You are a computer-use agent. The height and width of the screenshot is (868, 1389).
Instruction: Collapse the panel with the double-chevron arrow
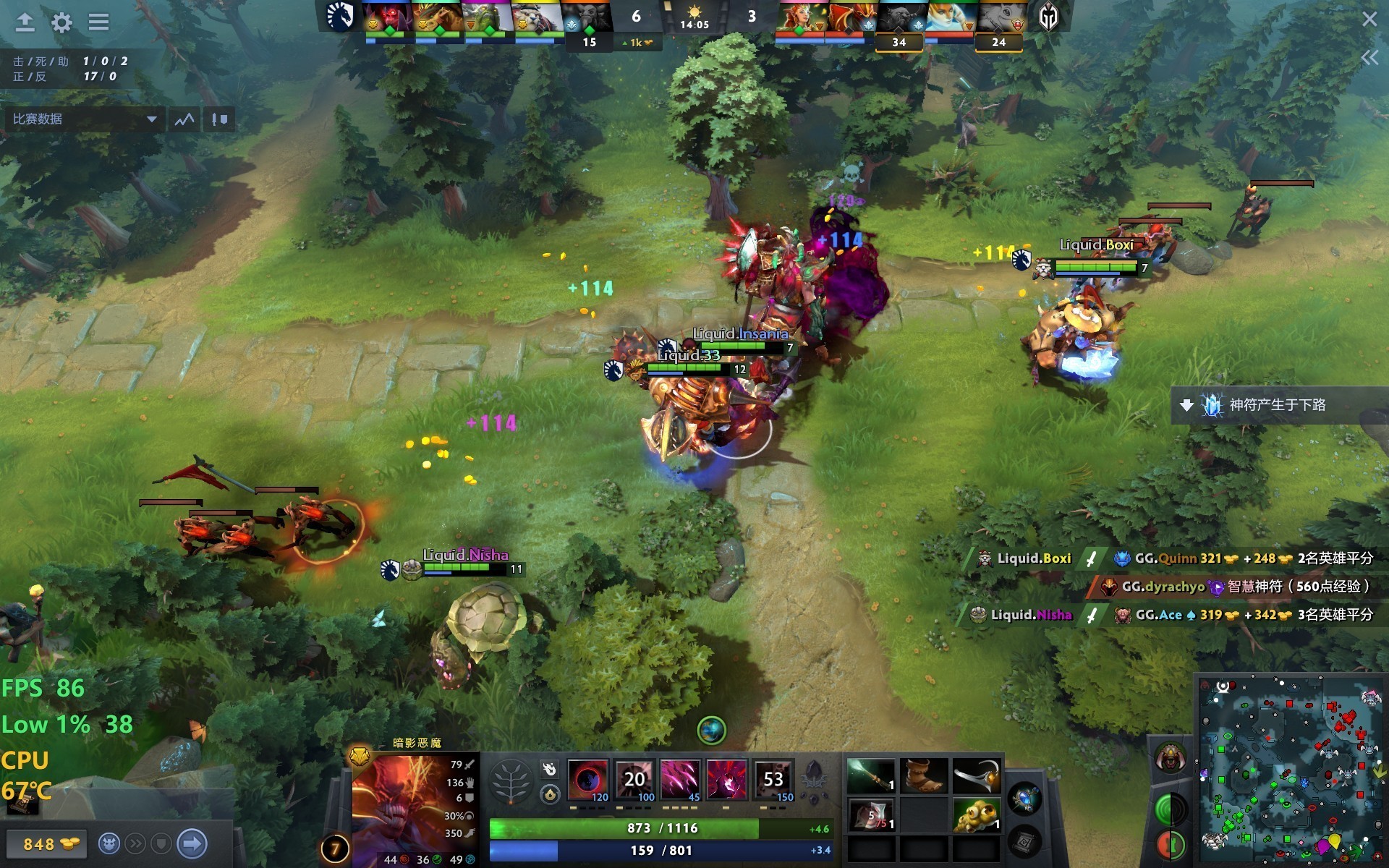click(x=1369, y=58)
